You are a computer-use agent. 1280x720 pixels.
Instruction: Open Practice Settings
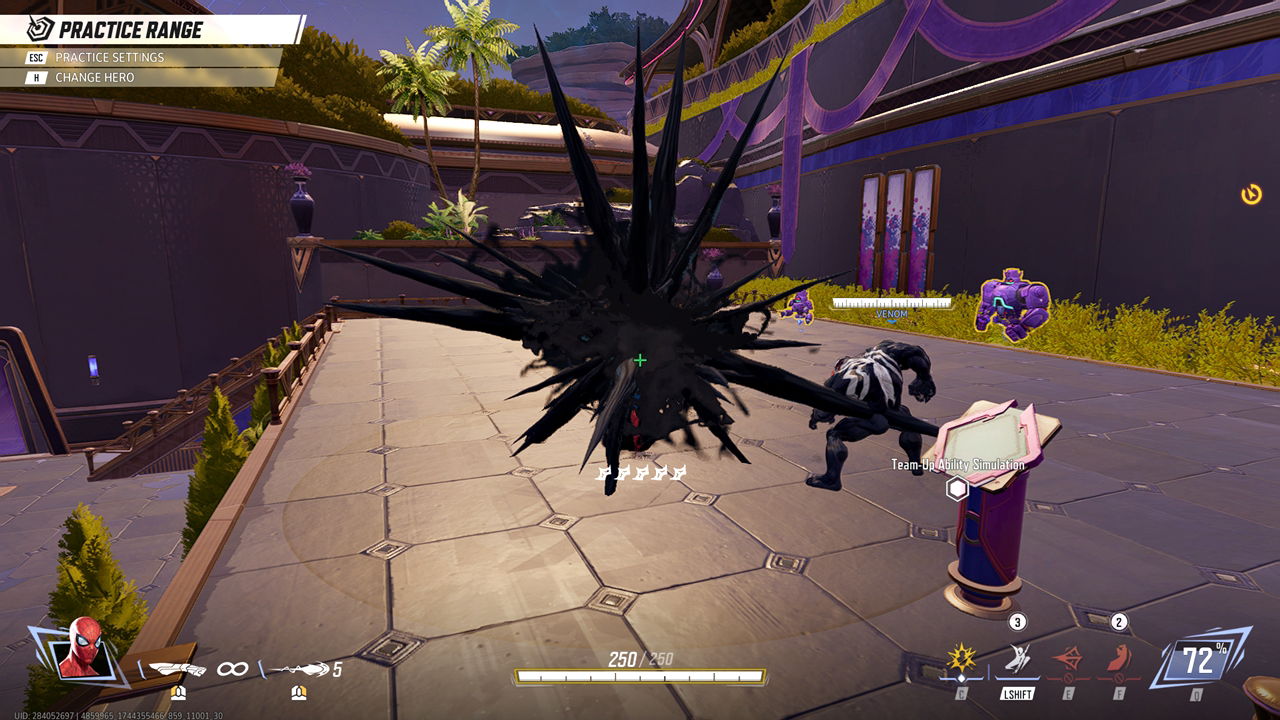[111, 58]
